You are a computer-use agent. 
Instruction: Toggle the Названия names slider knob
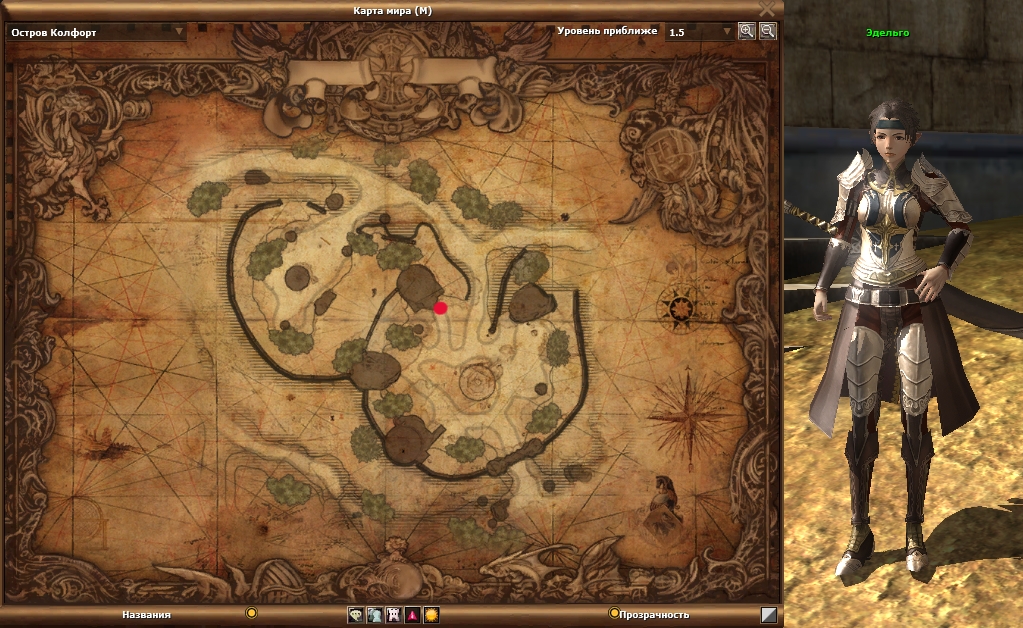click(252, 613)
